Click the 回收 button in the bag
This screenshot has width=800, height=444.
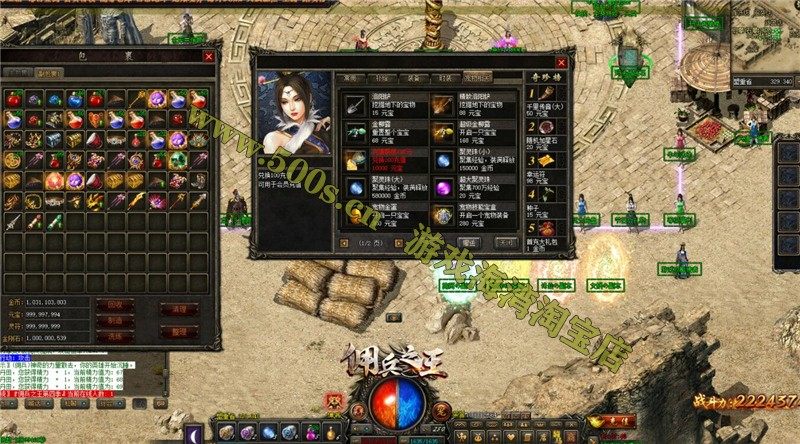114,303
